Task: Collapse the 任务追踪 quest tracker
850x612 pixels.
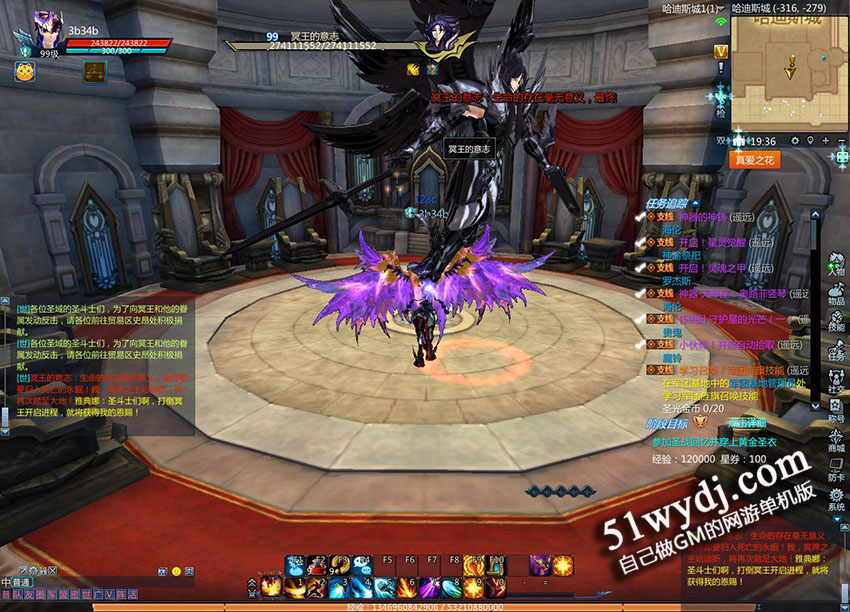Action: point(696,203)
